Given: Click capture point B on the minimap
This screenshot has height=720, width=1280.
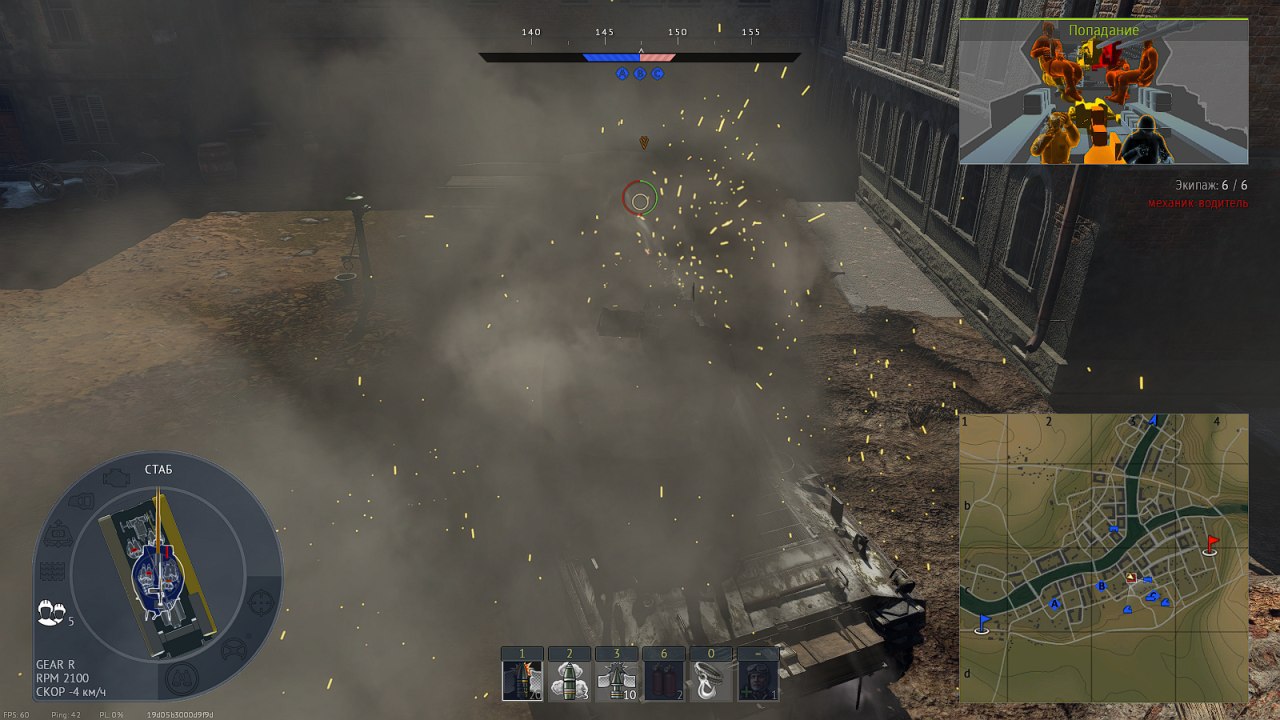Looking at the screenshot, I should pyautogui.click(x=1101, y=586).
